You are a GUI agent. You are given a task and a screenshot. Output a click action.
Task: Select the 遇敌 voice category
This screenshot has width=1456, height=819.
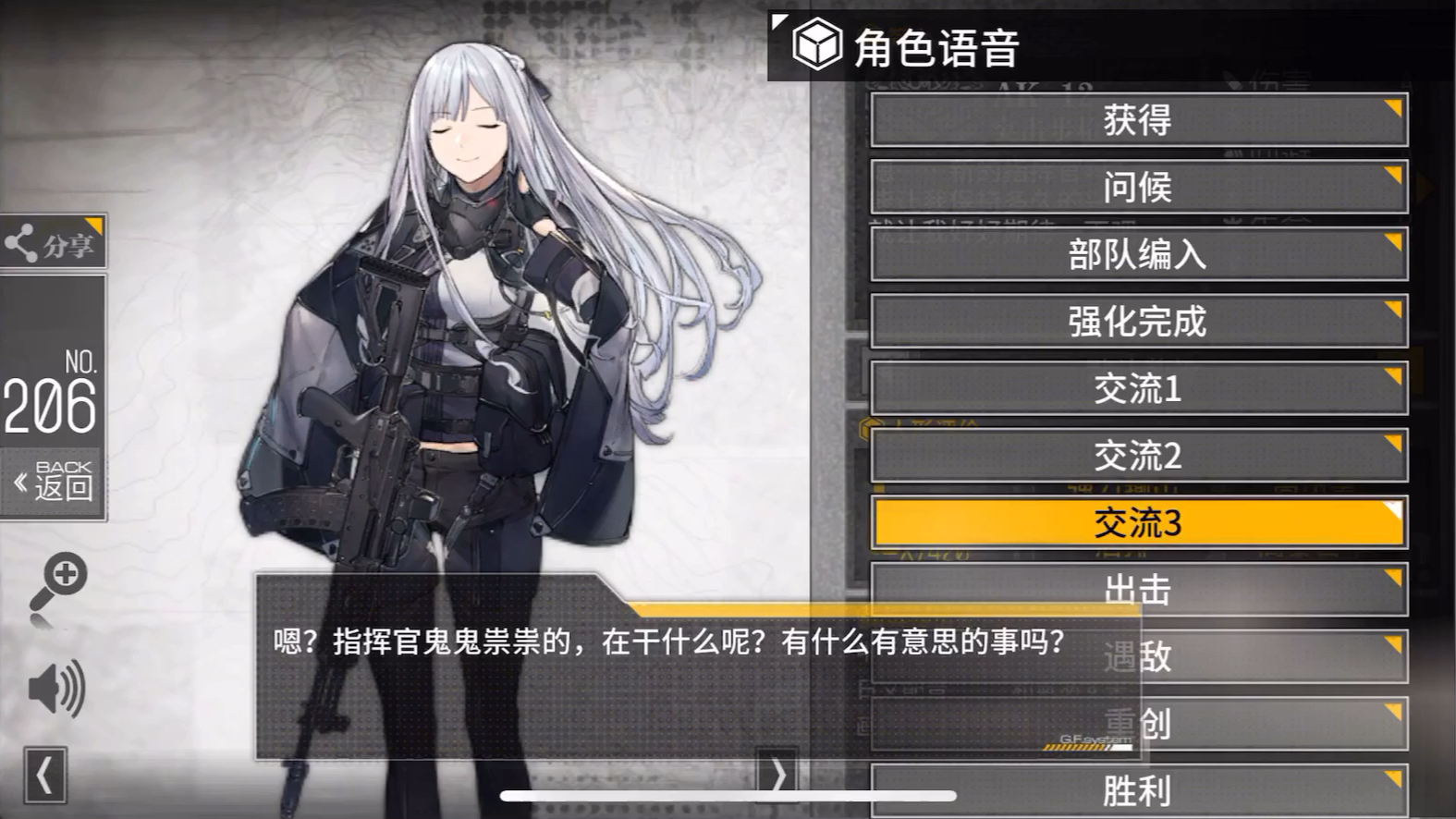(x=1137, y=658)
